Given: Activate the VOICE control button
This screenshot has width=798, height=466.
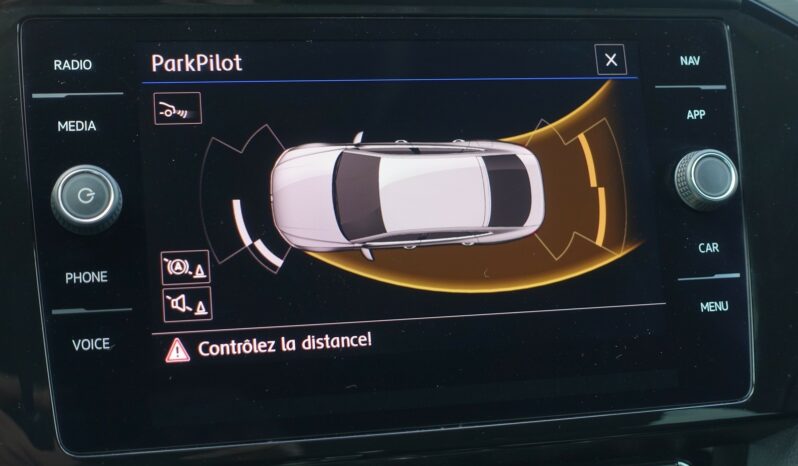Looking at the screenshot, I should (91, 344).
